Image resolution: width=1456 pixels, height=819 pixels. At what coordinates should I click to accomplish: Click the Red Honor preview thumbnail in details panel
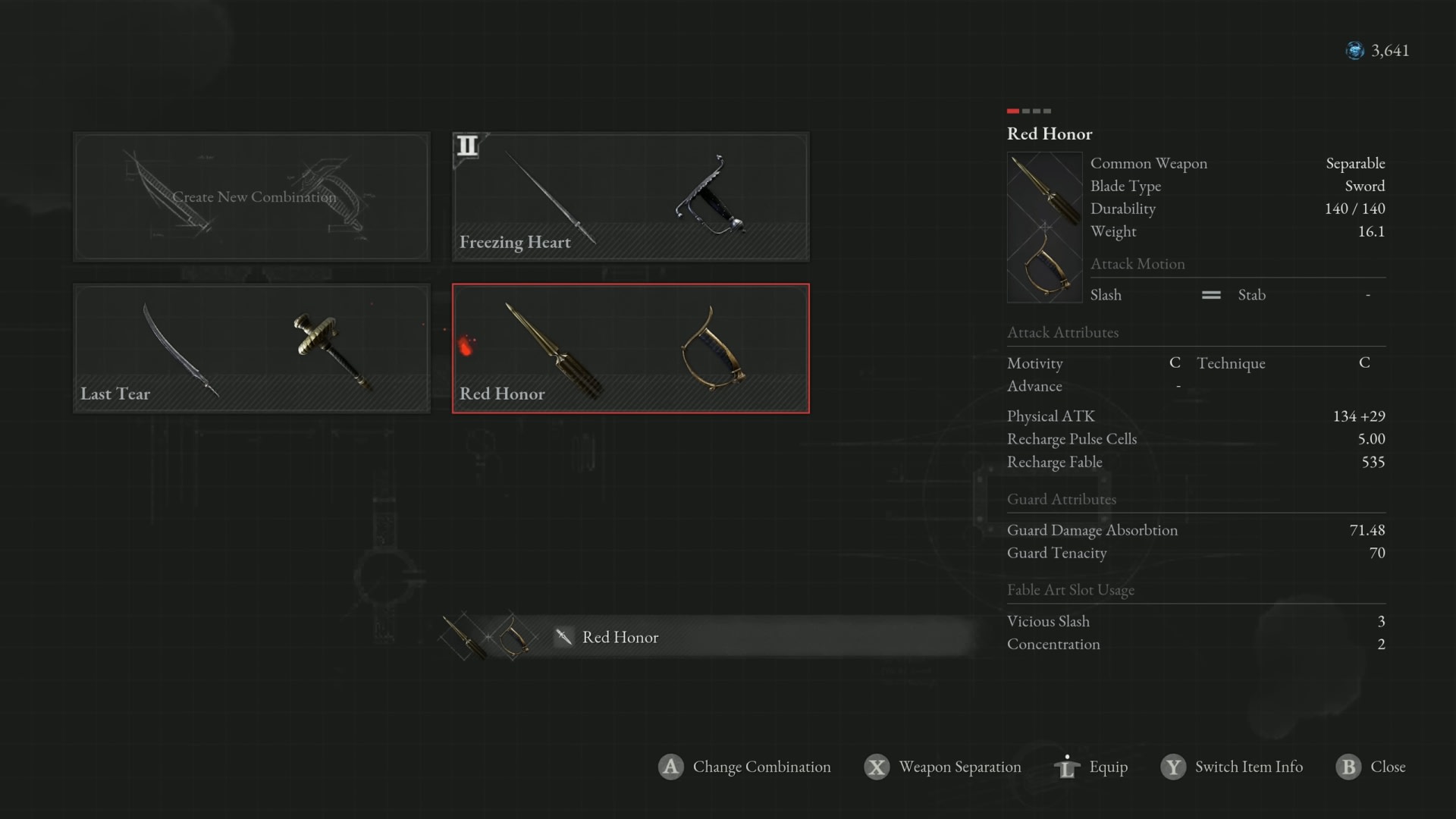[1044, 227]
